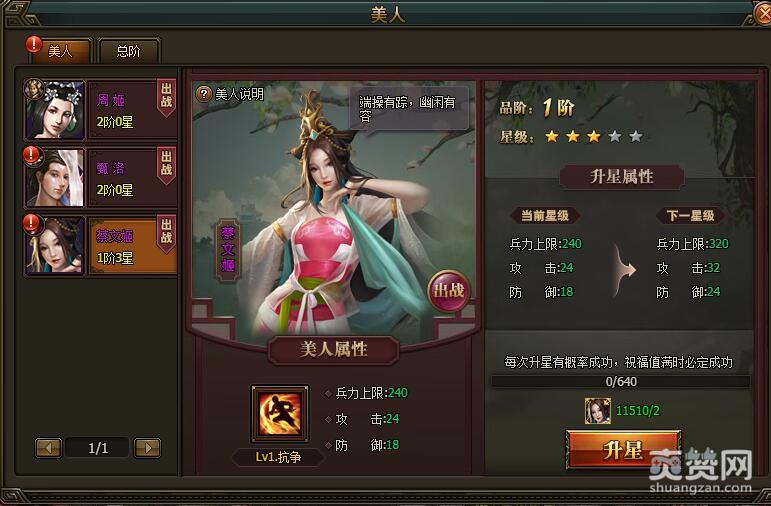This screenshot has width=771, height=506.
Task: Click the star-up material portrait icon
Action: click(598, 409)
